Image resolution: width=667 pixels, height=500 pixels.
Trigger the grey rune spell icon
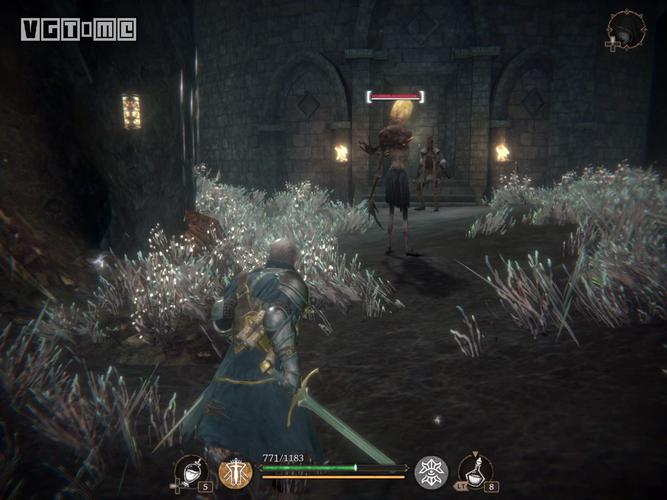pos(432,472)
